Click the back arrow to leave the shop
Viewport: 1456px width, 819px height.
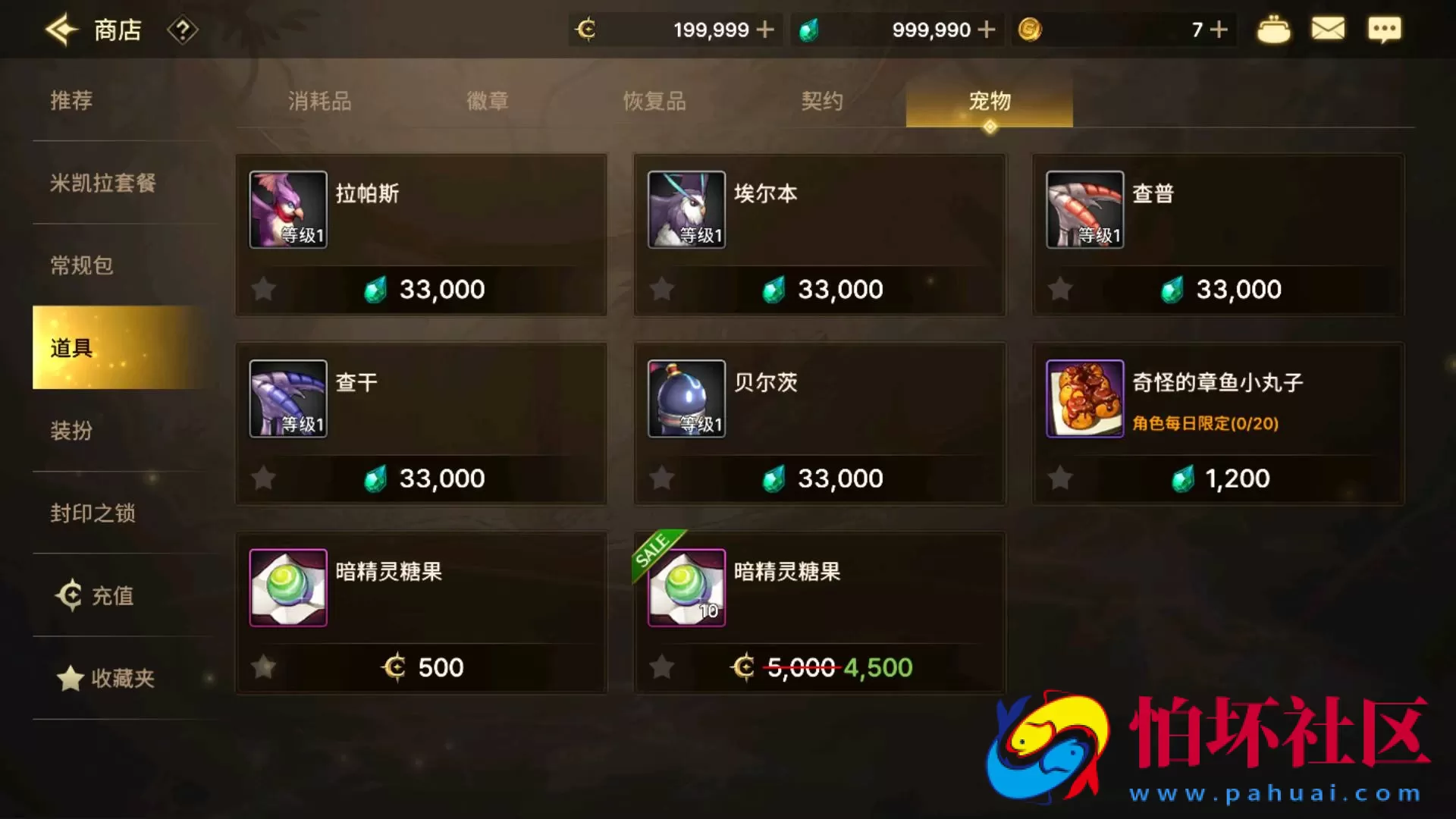61,29
